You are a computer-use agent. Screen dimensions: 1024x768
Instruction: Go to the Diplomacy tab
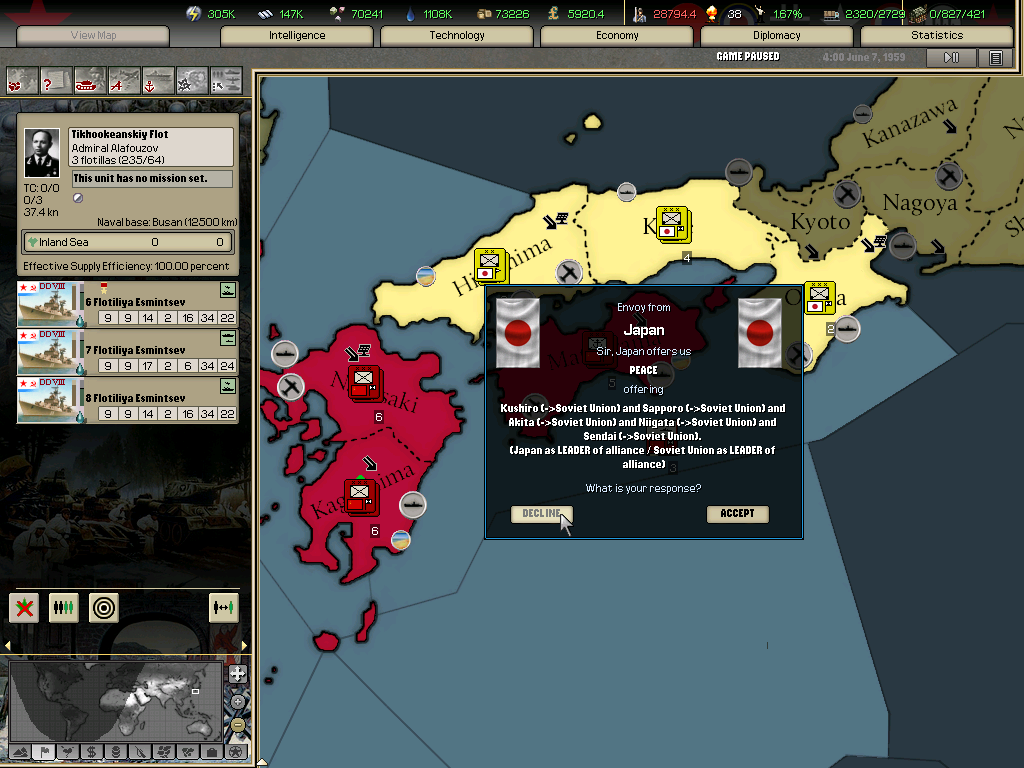pyautogui.click(x=777, y=36)
